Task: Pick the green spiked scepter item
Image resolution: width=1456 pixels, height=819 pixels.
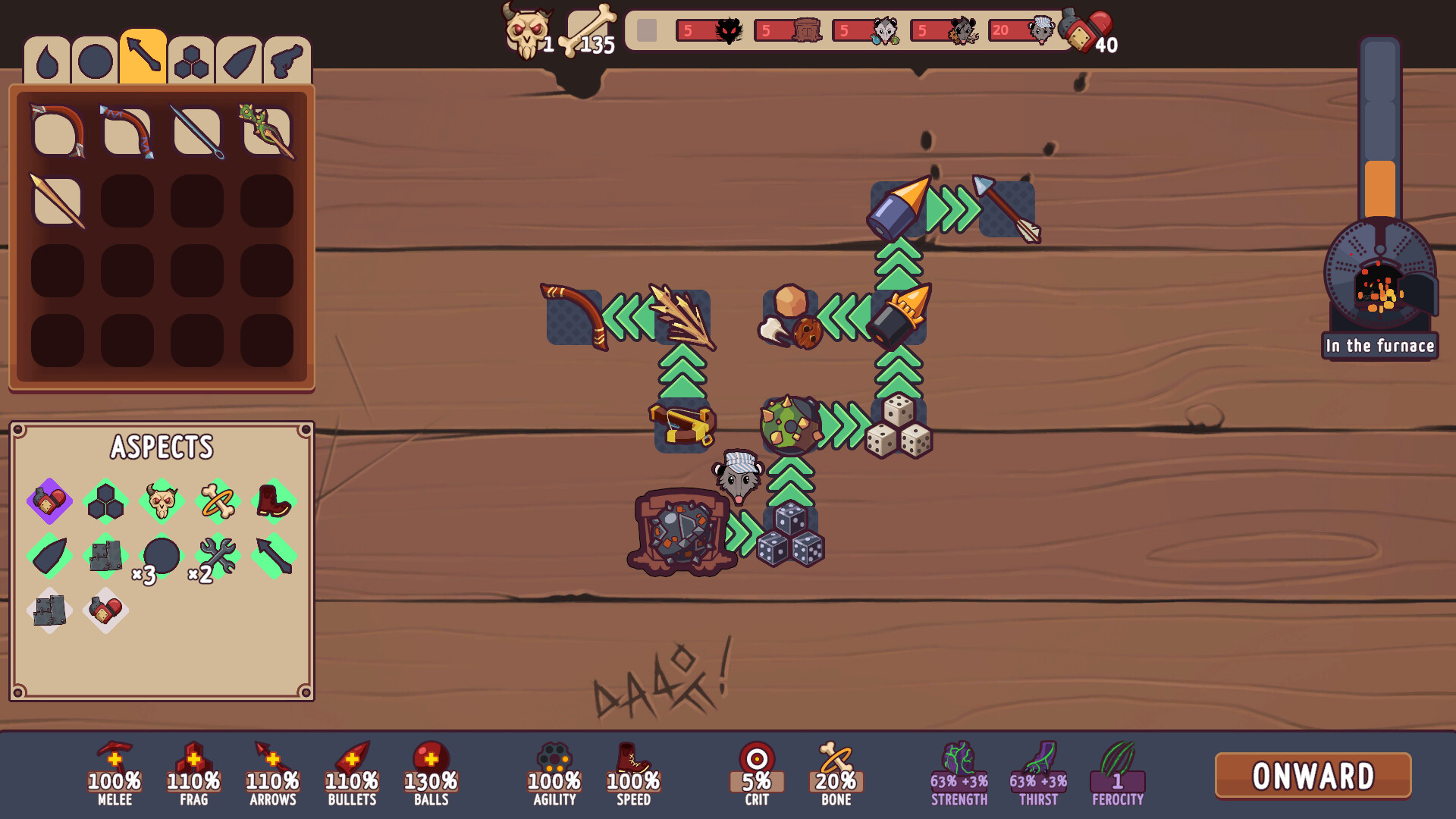Action: pyautogui.click(x=267, y=130)
